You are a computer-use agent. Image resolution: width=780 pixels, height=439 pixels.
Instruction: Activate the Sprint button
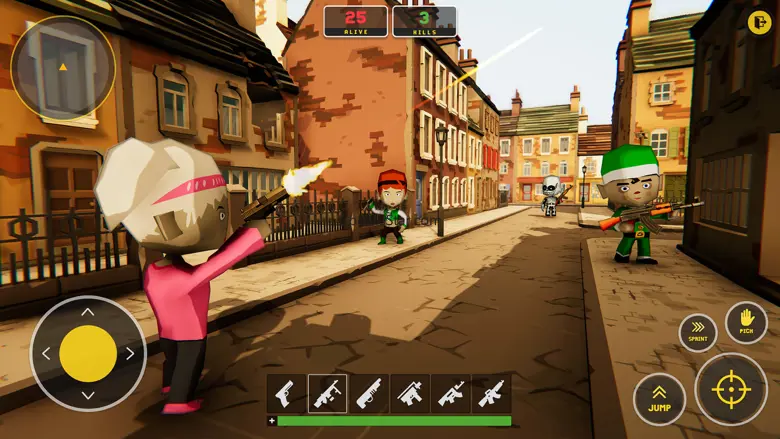click(697, 332)
